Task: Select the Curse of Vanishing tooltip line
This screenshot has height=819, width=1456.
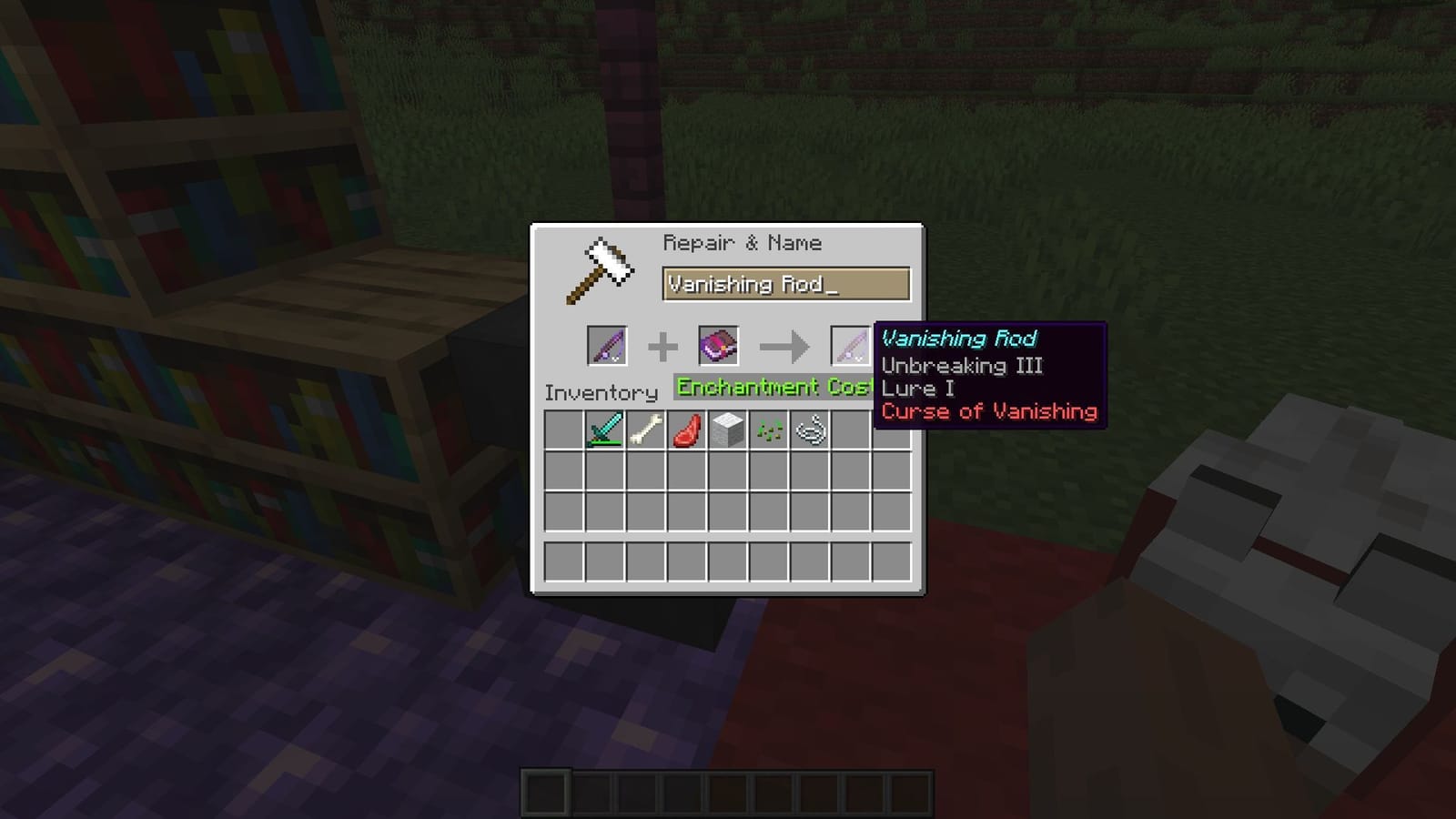Action: pyautogui.click(x=988, y=411)
